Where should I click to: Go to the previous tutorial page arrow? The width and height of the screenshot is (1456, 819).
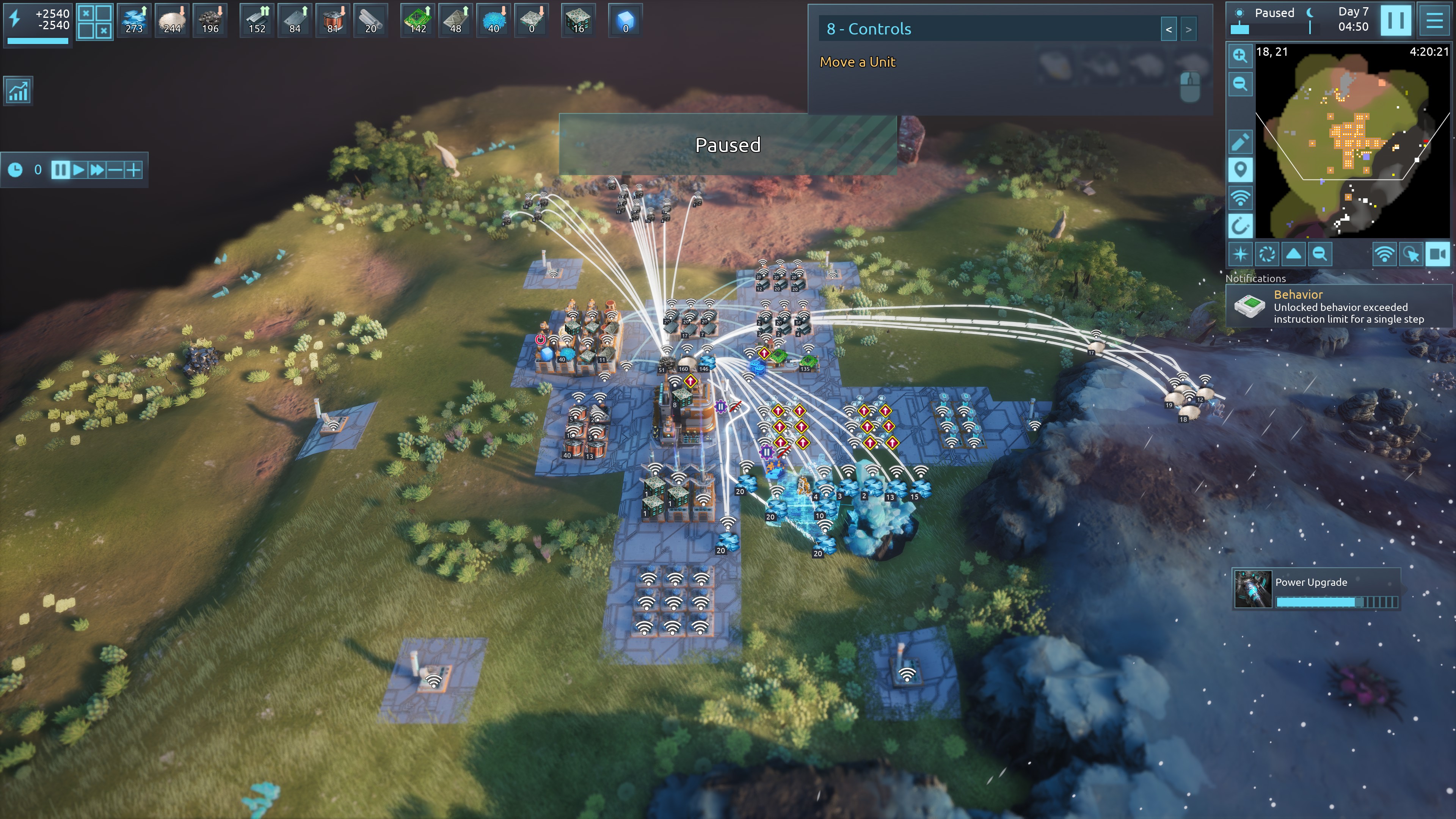[1168, 30]
